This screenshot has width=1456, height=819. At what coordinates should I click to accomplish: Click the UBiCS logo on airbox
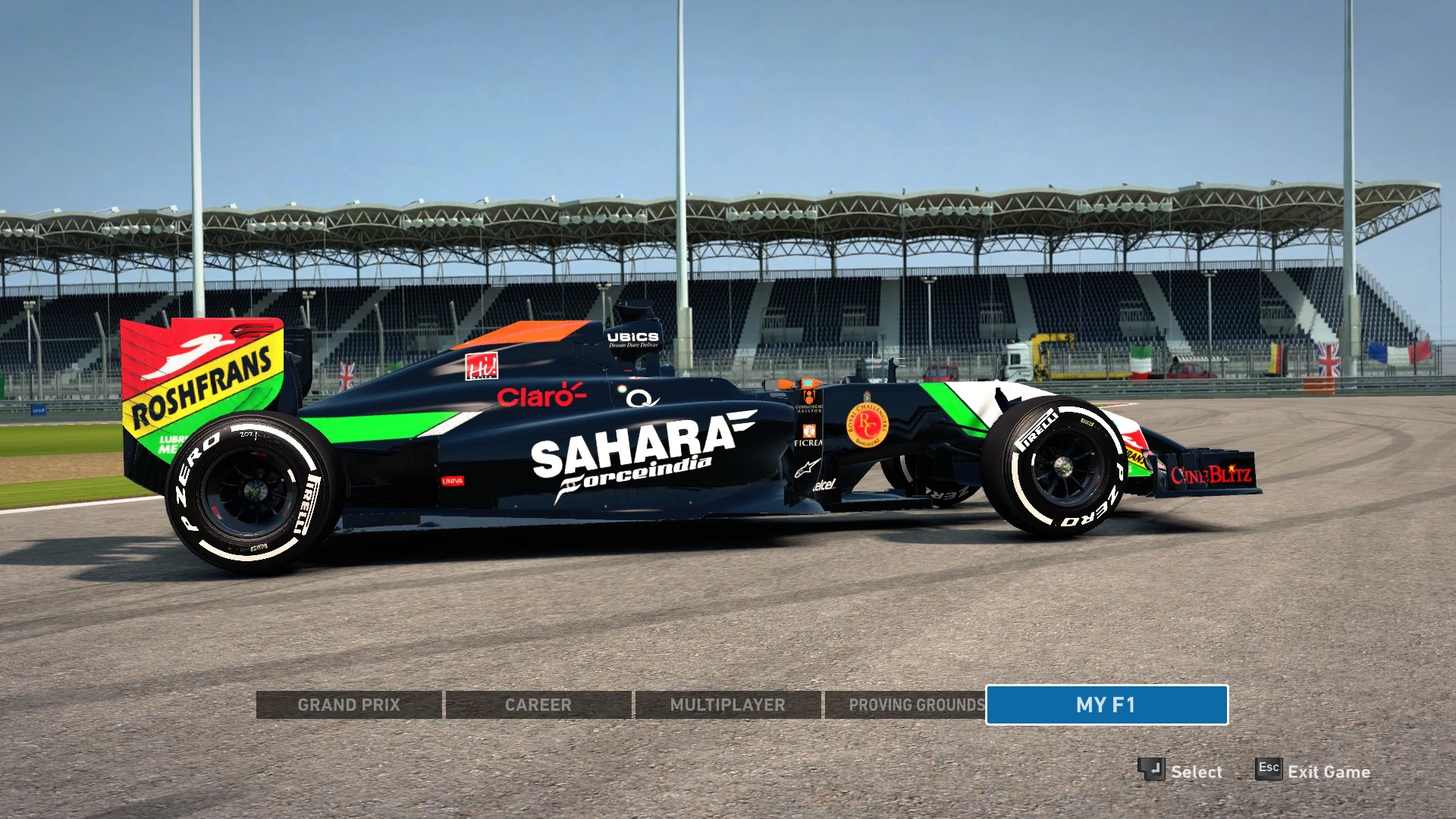pos(632,338)
